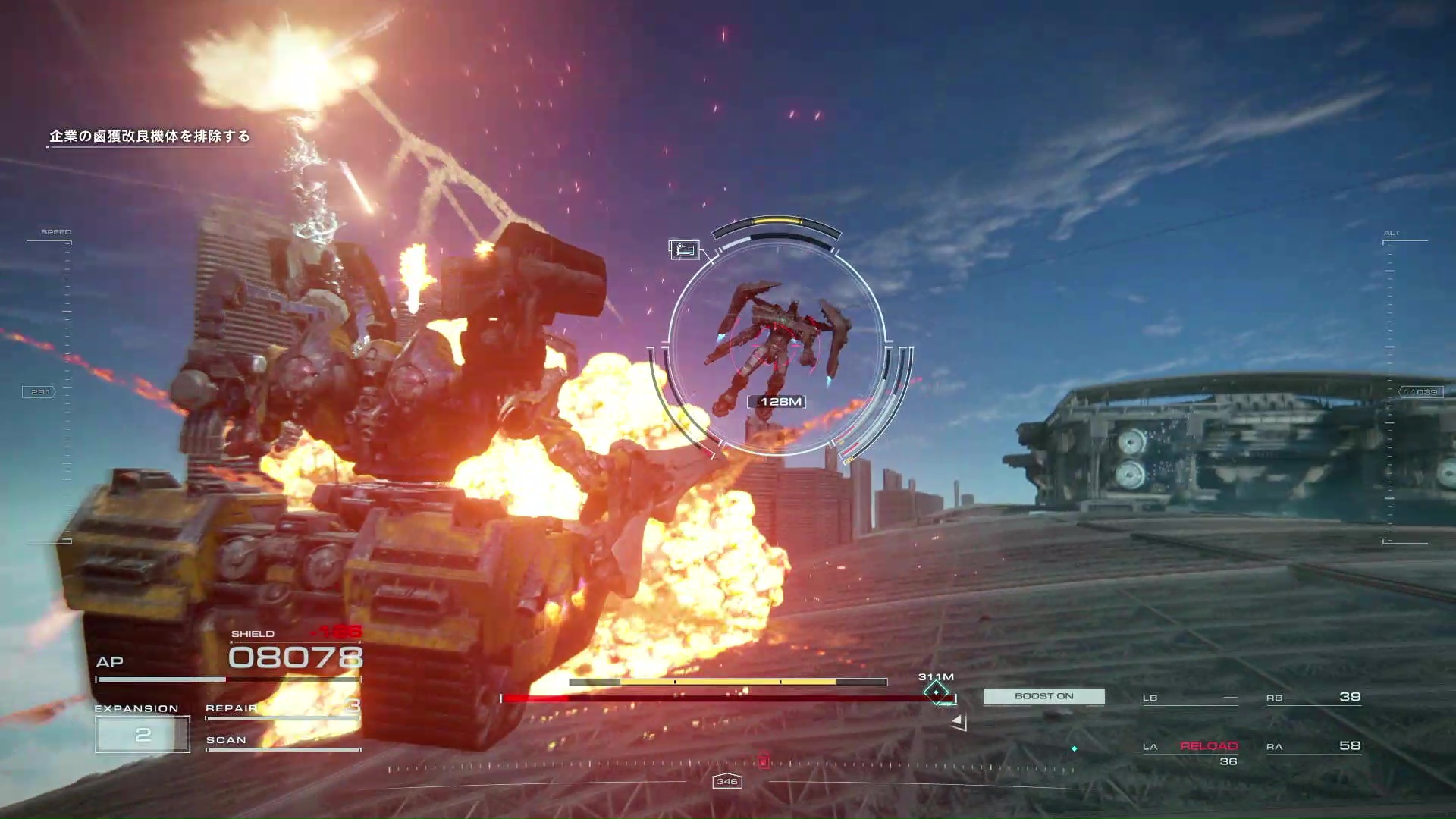
Task: Select the RB weapon slot
Action: 1313,697
